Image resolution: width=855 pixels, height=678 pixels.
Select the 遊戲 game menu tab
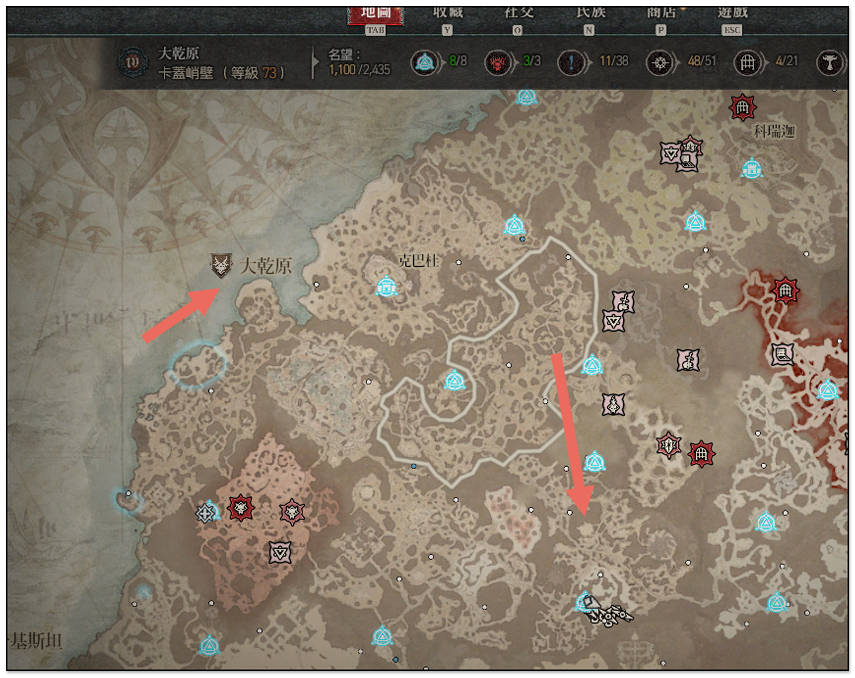click(733, 13)
